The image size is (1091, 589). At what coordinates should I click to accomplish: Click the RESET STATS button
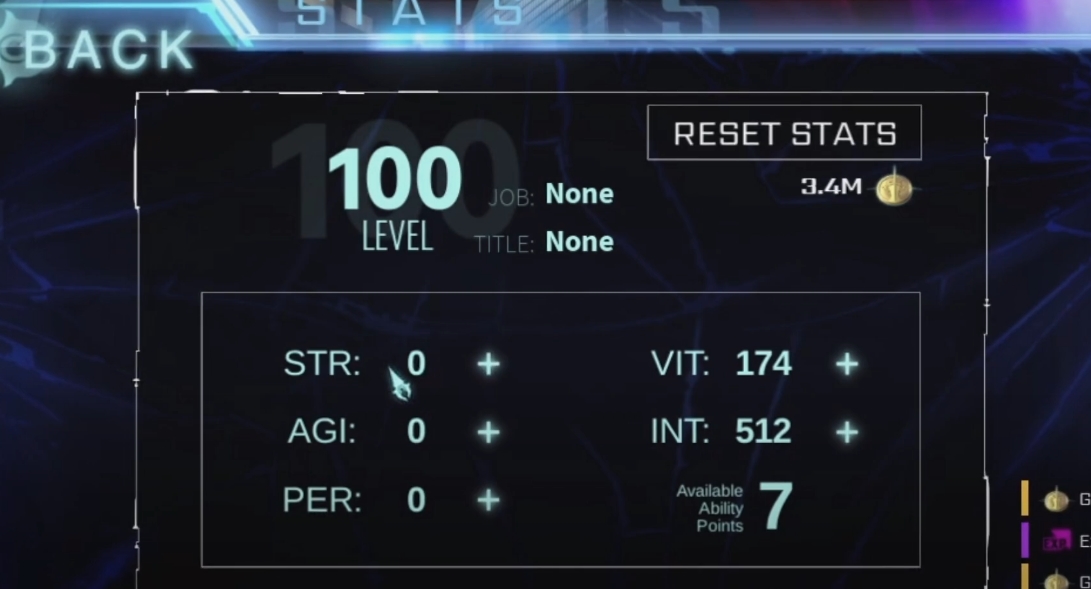click(x=784, y=134)
